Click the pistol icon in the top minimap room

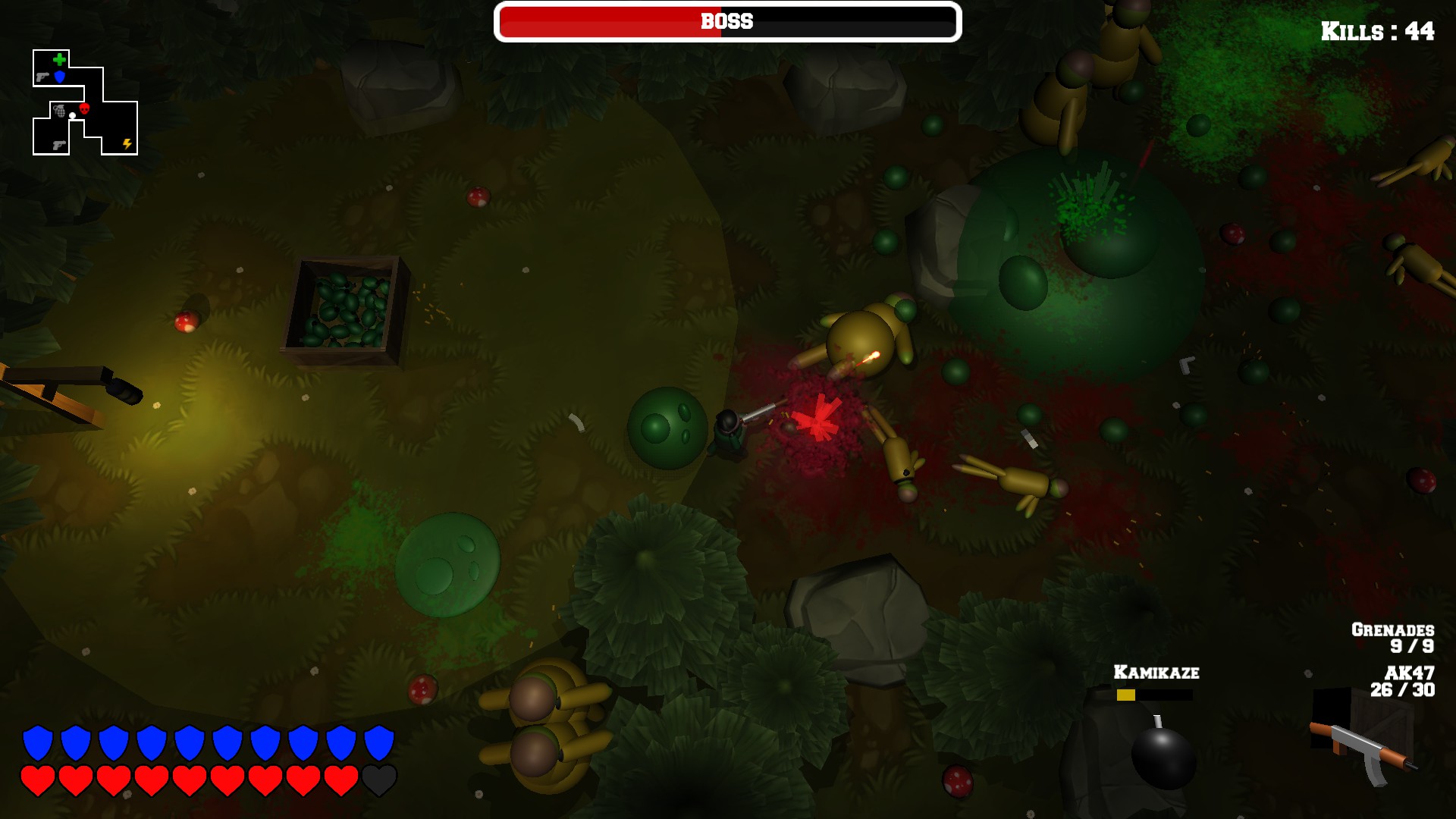42,77
